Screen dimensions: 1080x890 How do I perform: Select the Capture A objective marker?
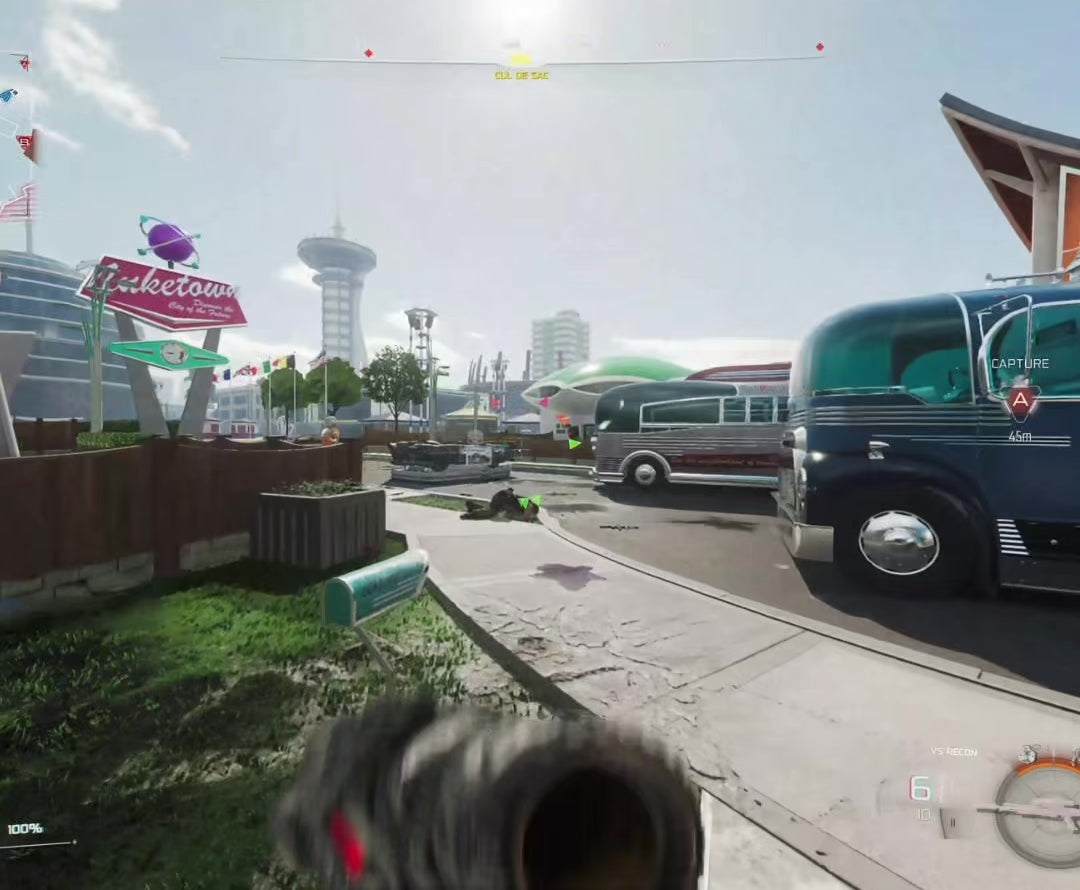[x=1020, y=401]
